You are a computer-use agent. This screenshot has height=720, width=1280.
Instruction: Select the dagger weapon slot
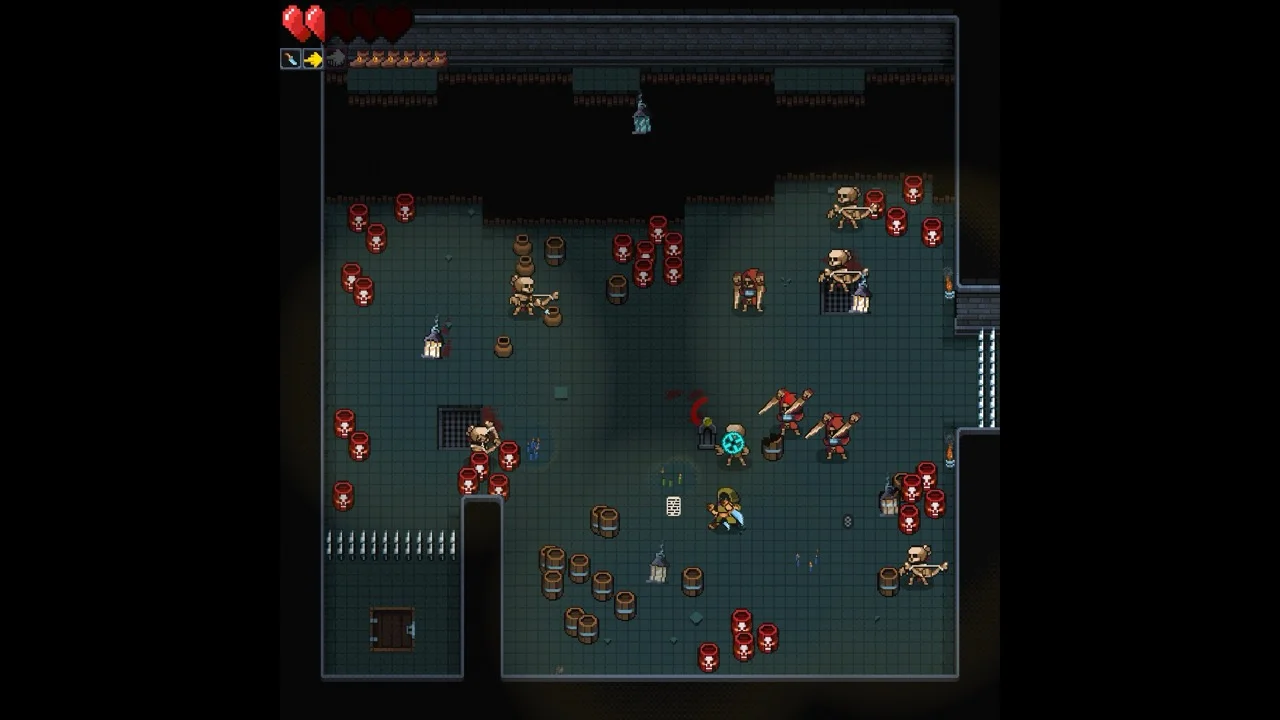(x=290, y=59)
